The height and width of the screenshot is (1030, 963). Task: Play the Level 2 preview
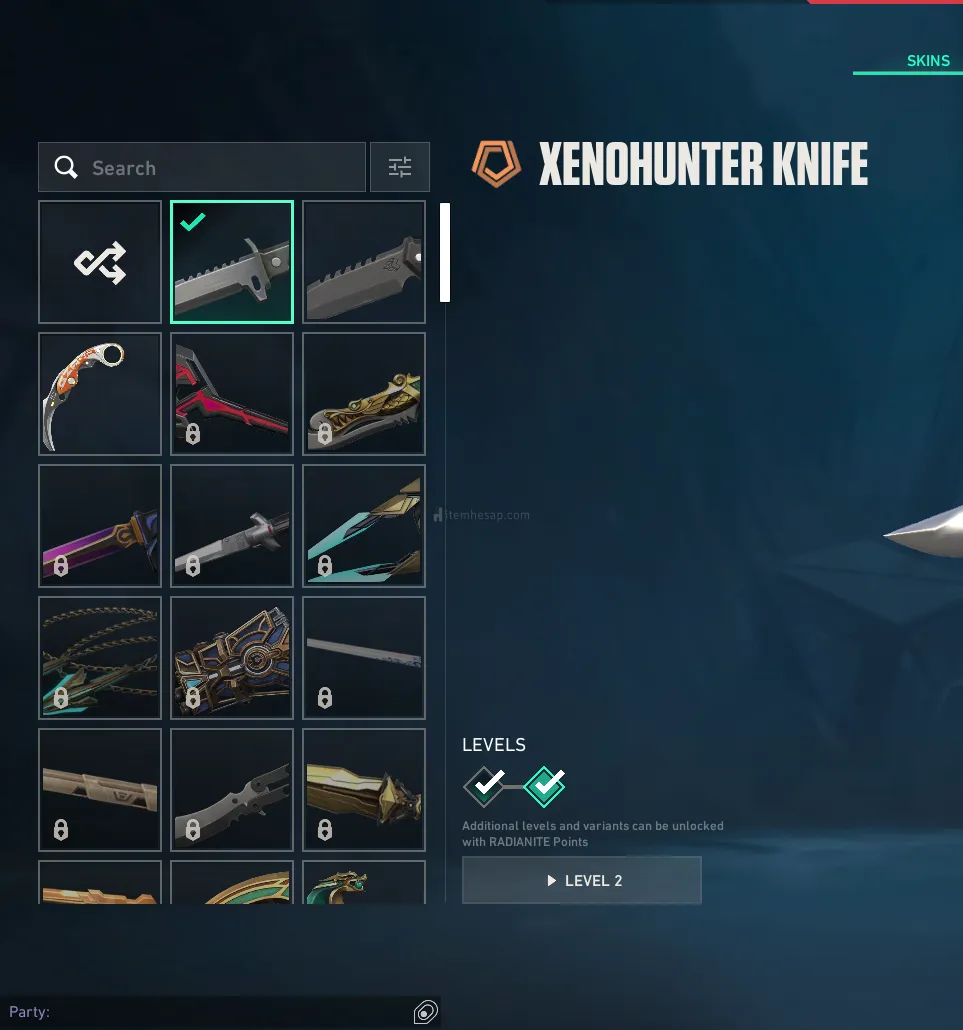click(582, 881)
